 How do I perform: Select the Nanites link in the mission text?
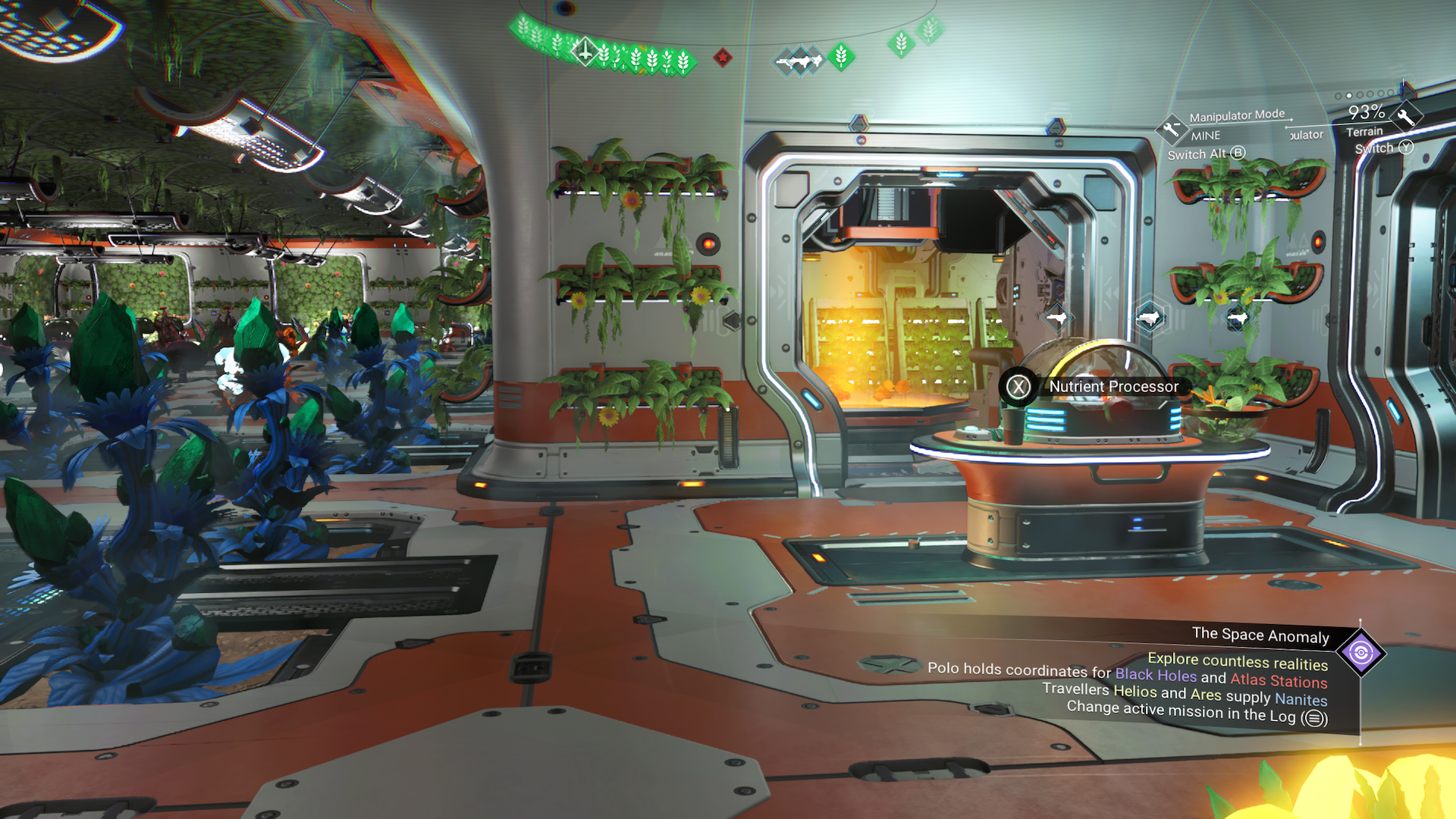coord(1302,700)
